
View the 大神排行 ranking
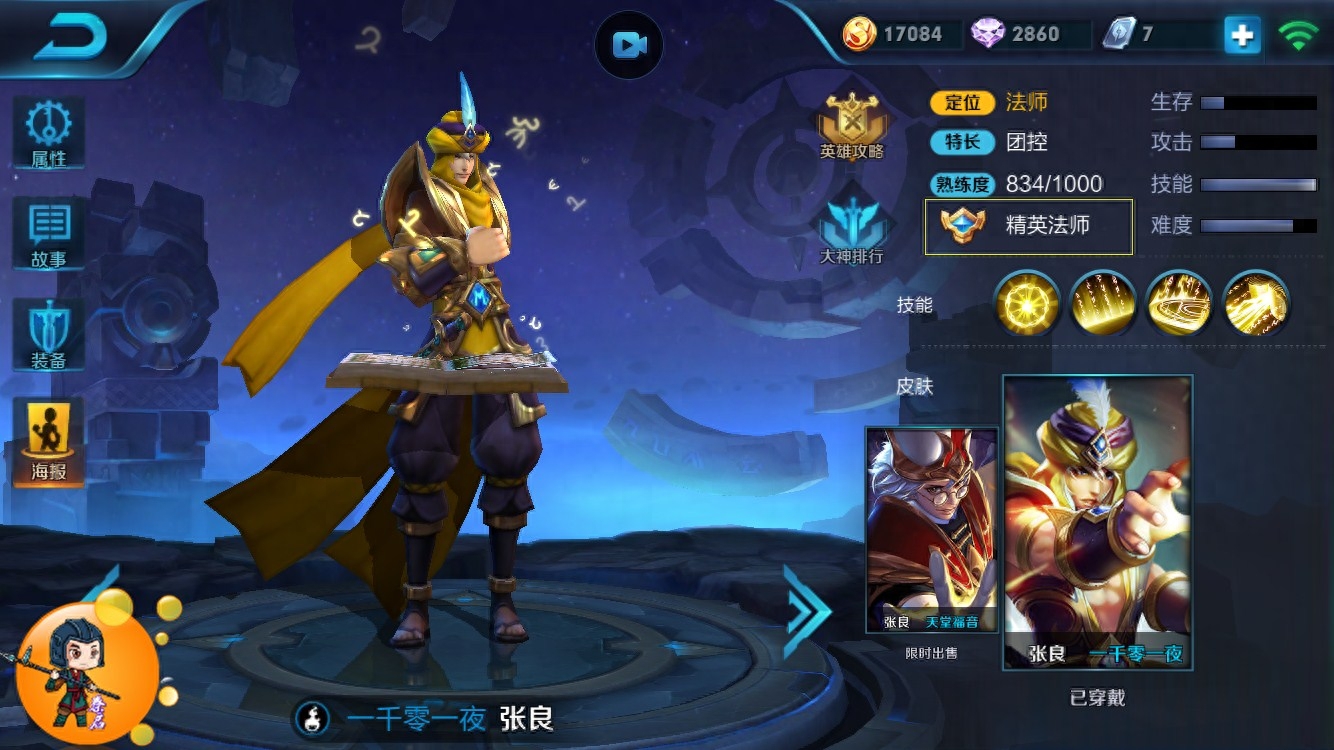[852, 226]
